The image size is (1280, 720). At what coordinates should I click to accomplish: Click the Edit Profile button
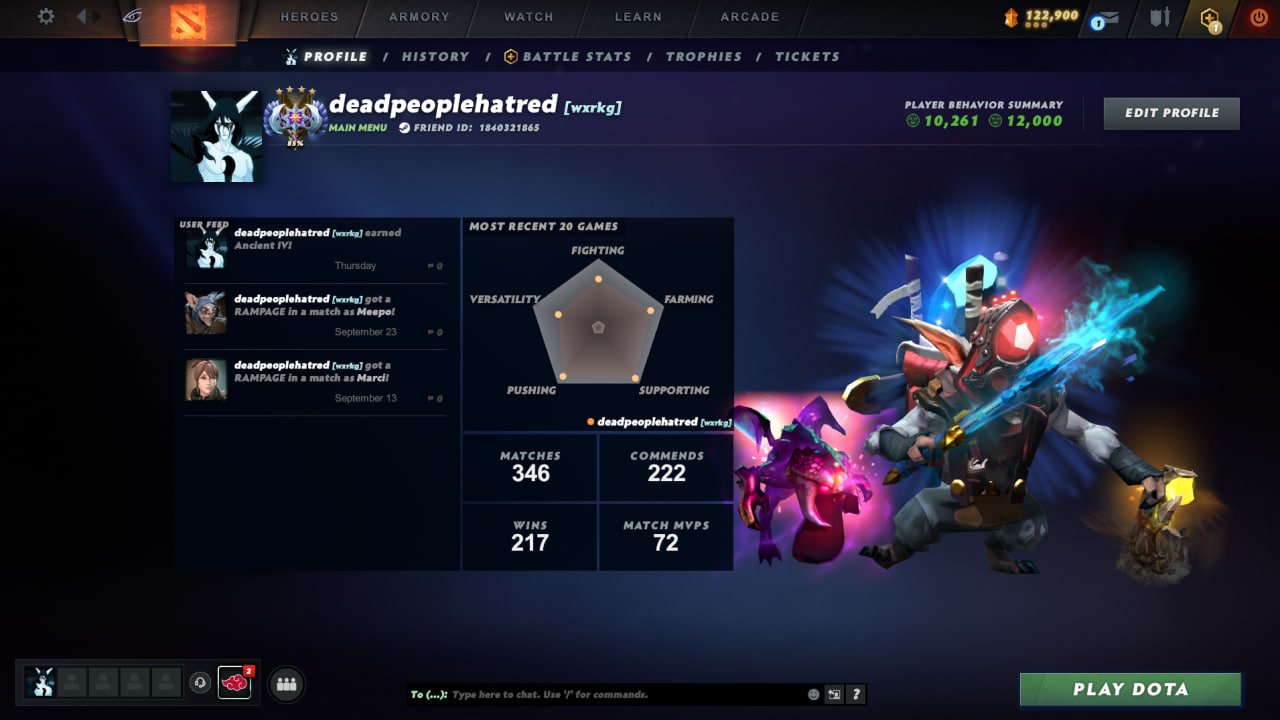pos(1170,113)
